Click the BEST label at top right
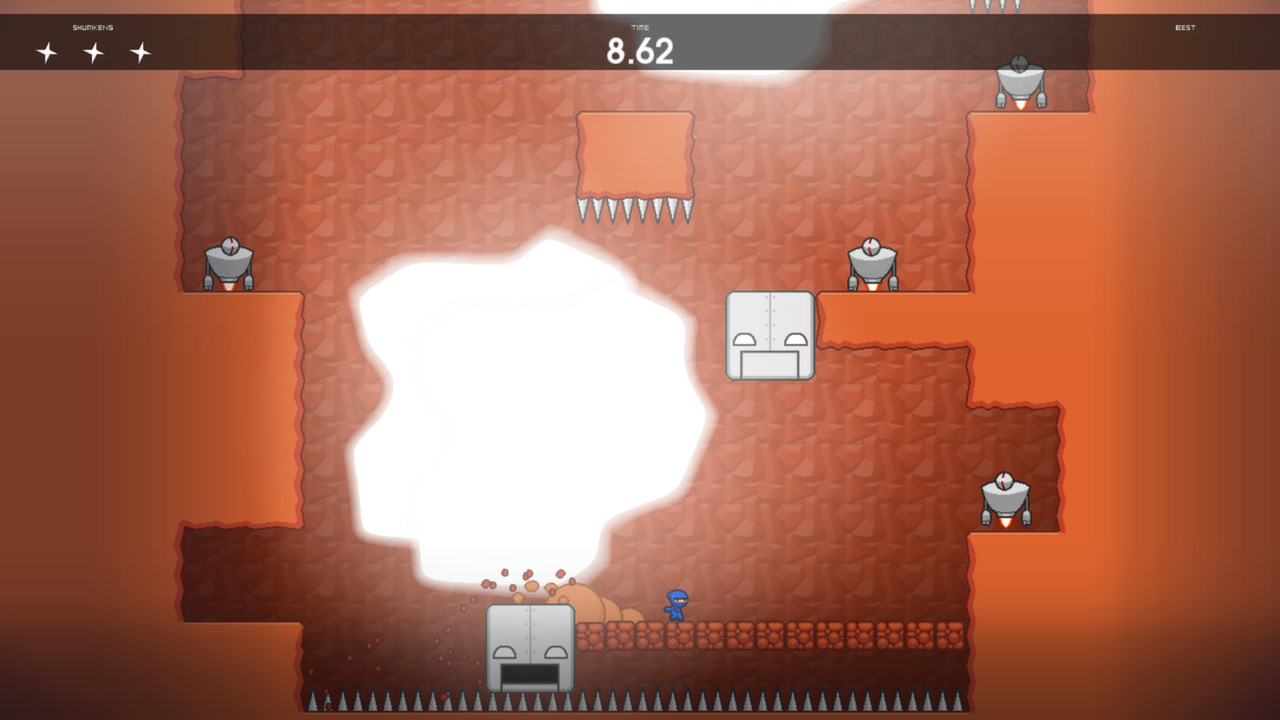 1186,28
